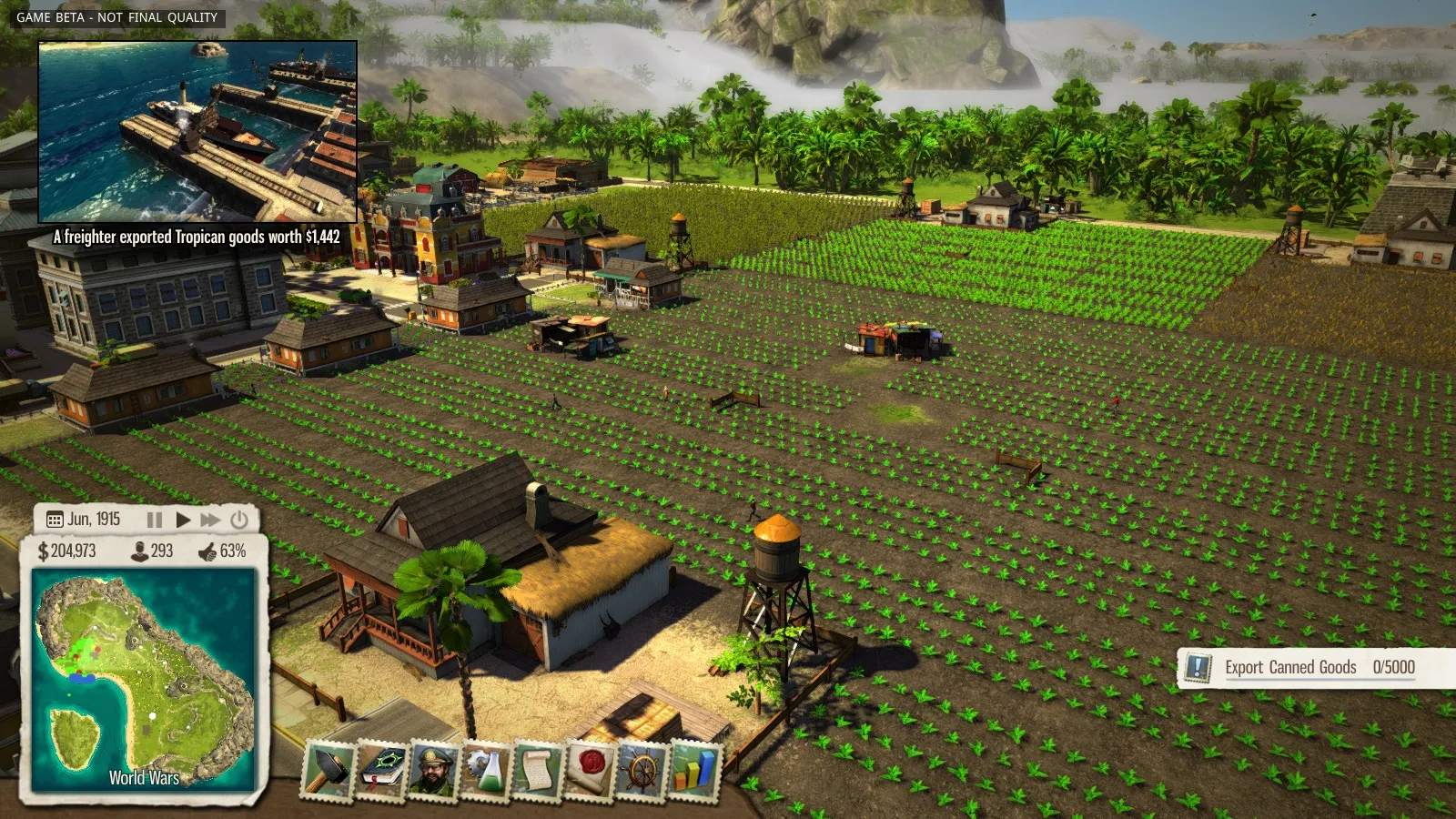Switch to fast-forward game speed
The height and width of the screenshot is (819, 1456).
click(x=210, y=520)
